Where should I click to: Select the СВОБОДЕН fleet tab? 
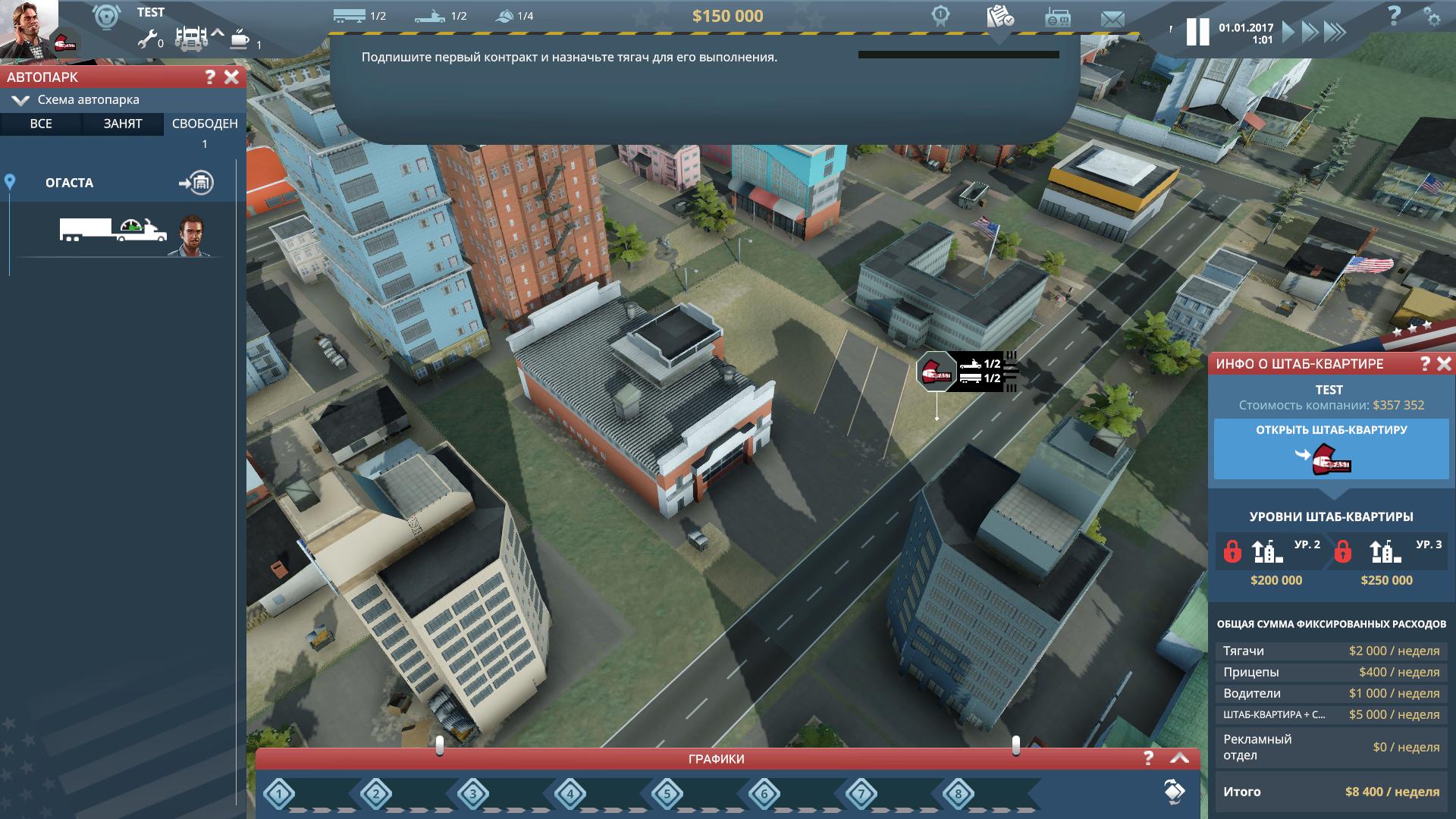[205, 124]
